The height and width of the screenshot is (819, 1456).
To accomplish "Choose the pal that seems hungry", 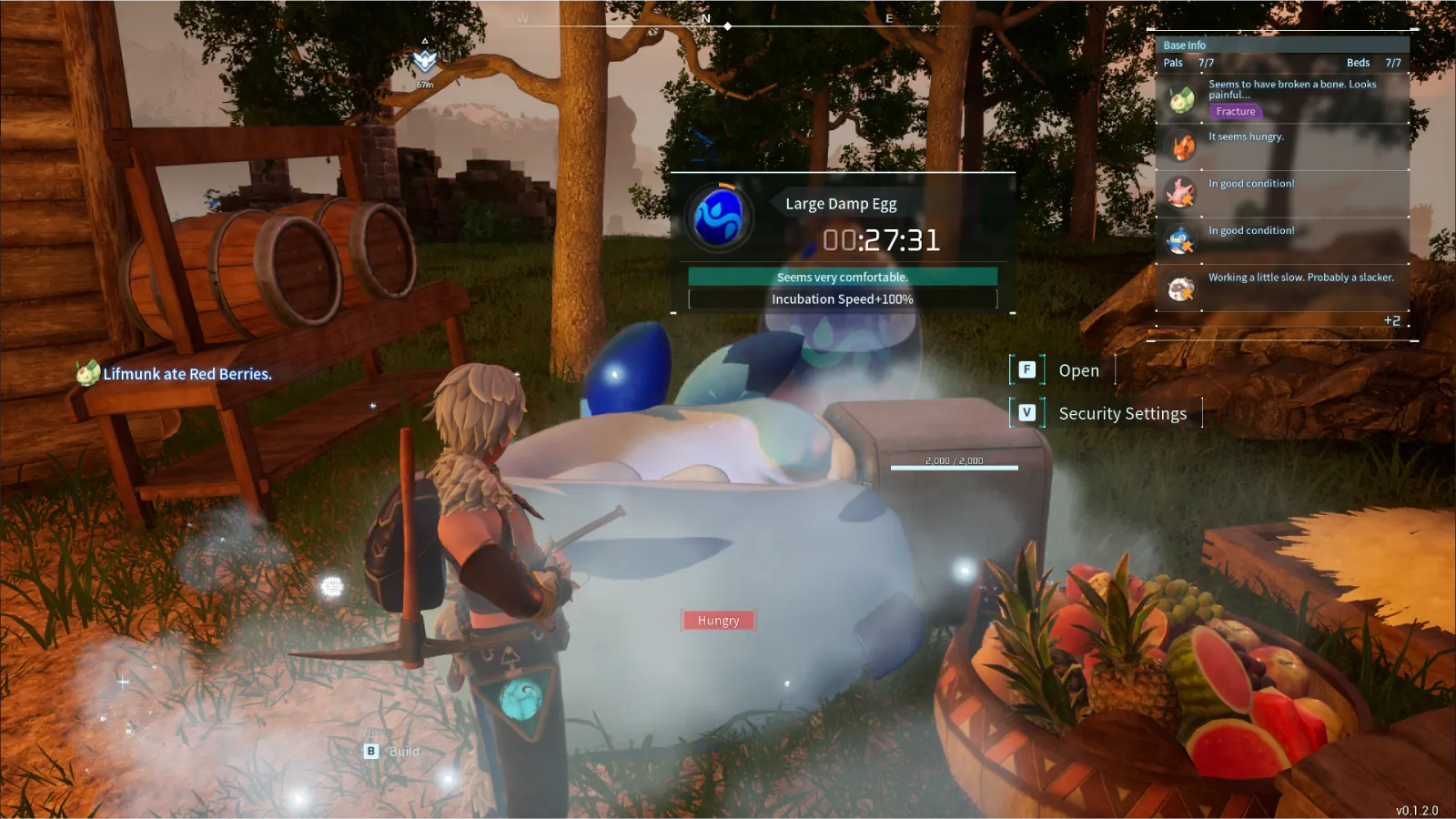I will pyautogui.click(x=1282, y=146).
